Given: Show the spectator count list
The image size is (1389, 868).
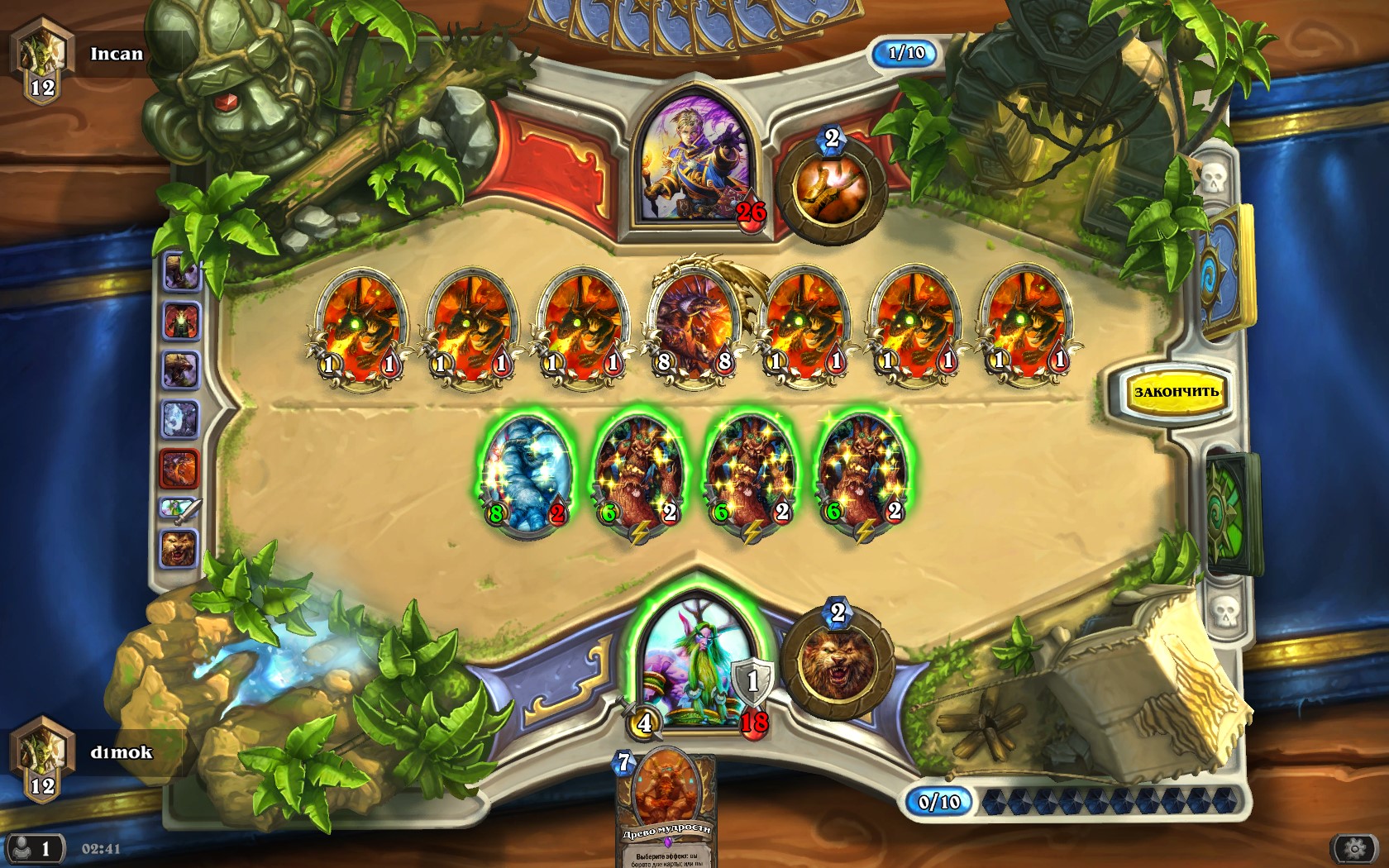Looking at the screenshot, I should [33, 849].
